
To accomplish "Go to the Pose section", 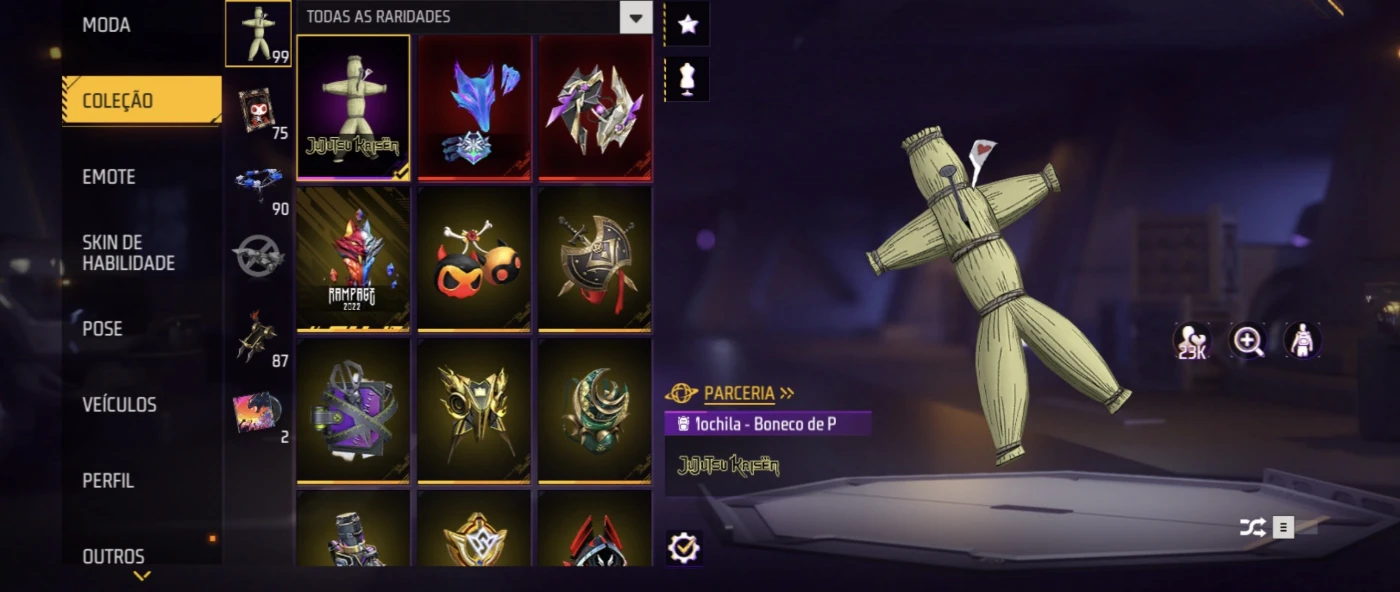I will pyautogui.click(x=102, y=329).
